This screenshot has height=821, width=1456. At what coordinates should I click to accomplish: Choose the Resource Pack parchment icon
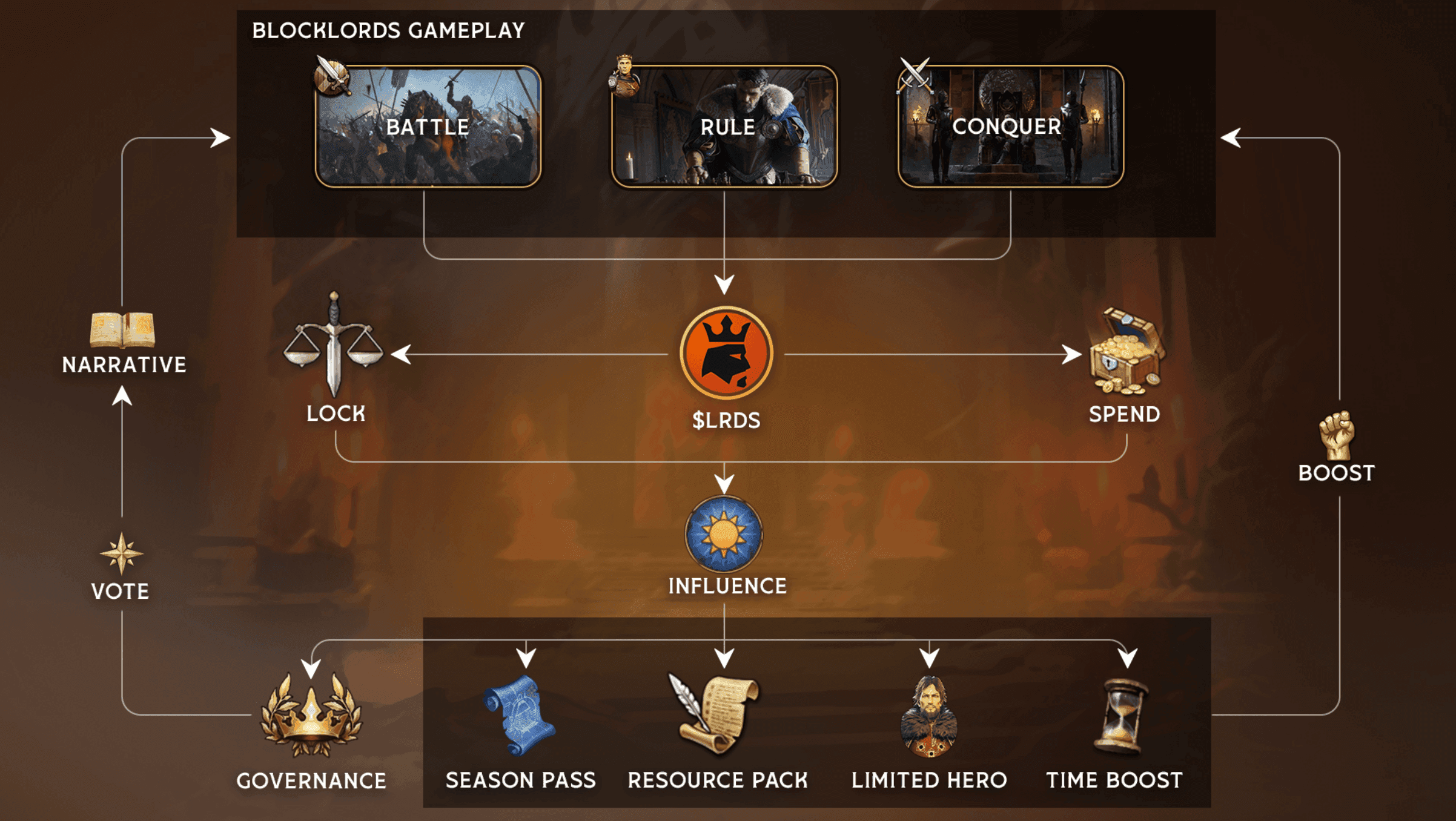tap(715, 714)
